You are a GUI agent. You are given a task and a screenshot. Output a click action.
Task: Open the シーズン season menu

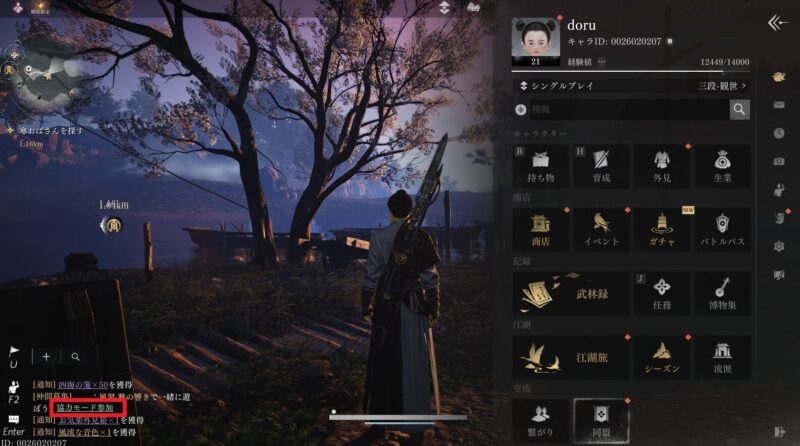tap(661, 356)
